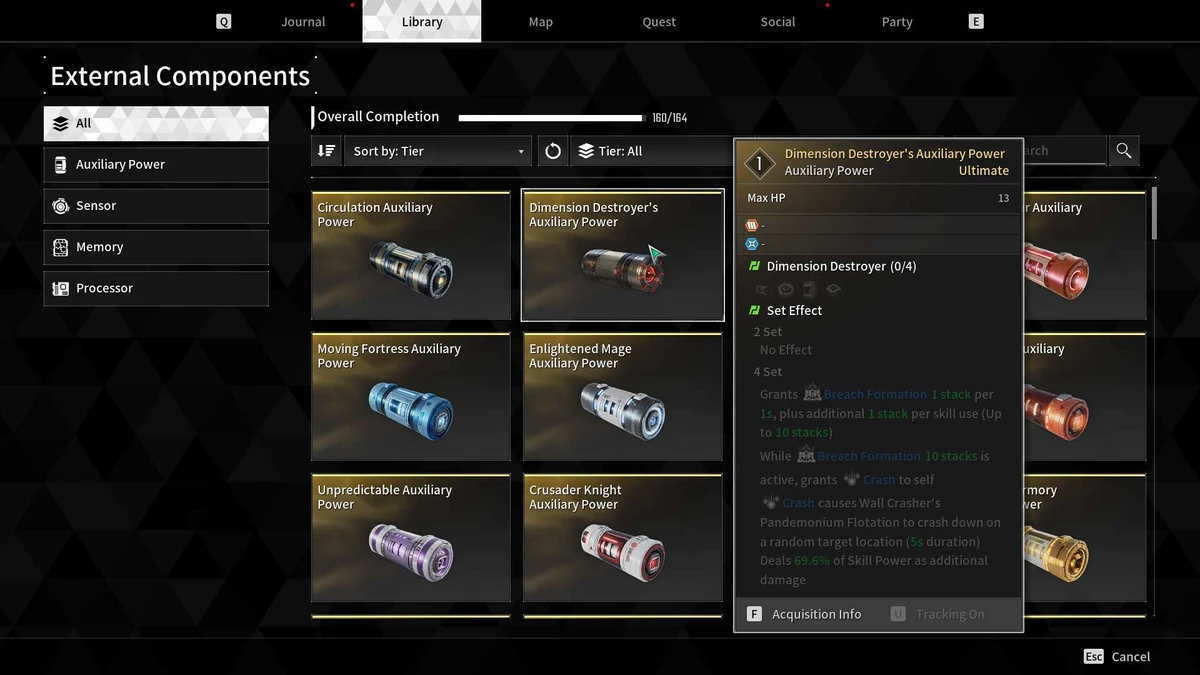This screenshot has height=675, width=1200.
Task: Open the Processor category
Action: coord(156,288)
